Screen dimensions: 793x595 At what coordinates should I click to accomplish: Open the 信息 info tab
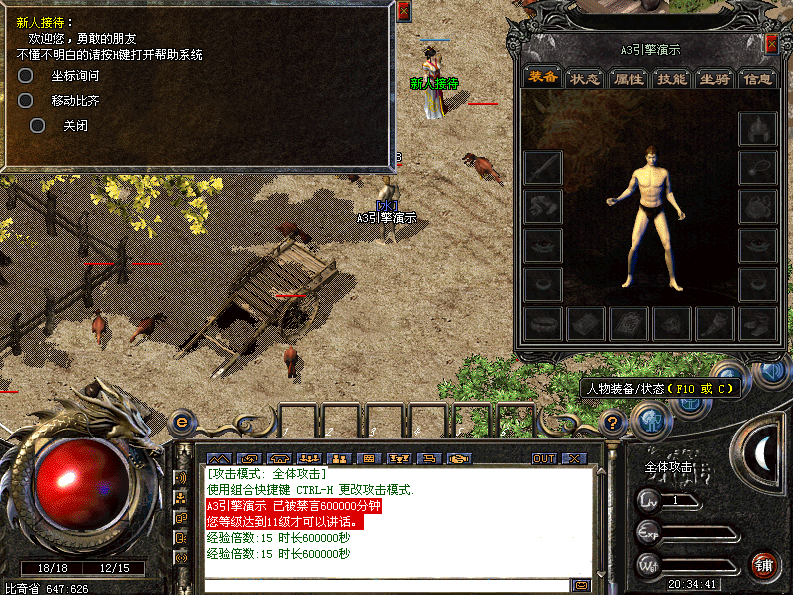(x=757, y=78)
